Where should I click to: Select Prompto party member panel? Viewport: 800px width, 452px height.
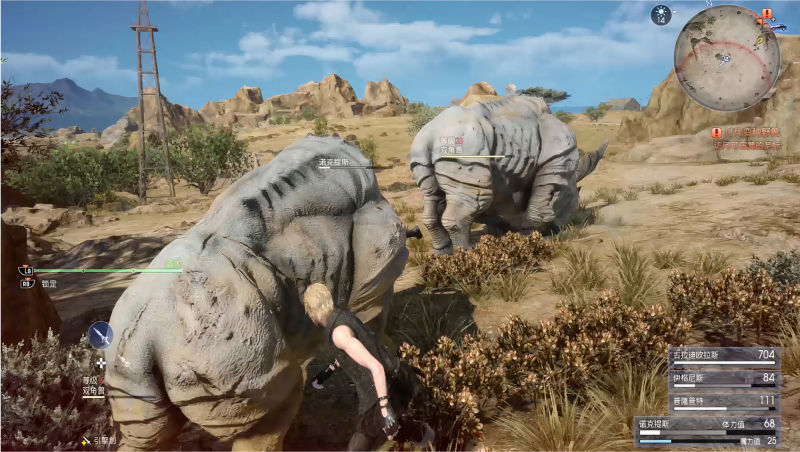click(x=723, y=400)
